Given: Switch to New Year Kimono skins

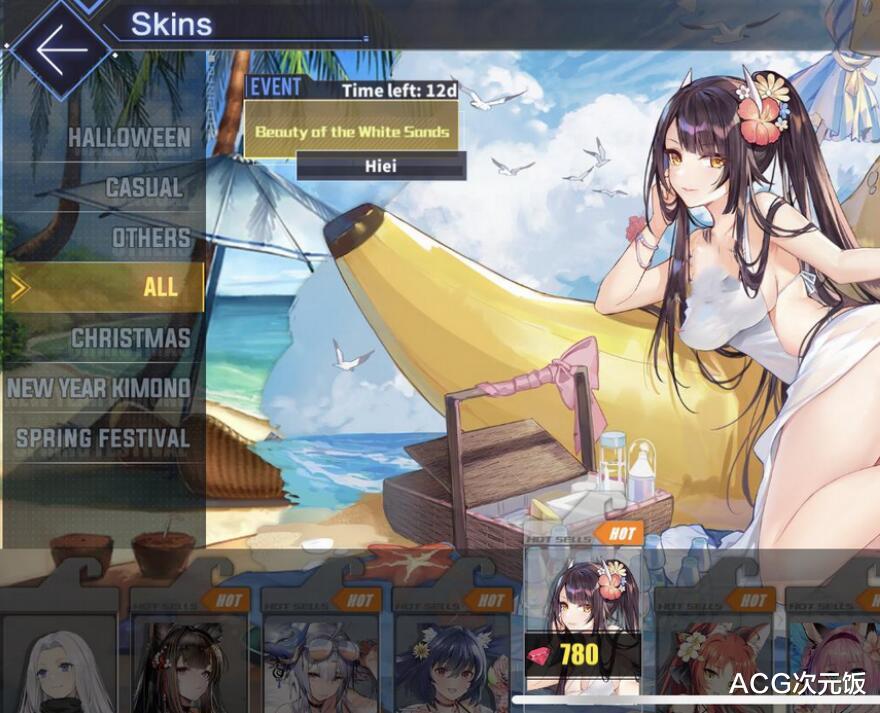Looking at the screenshot, I should 99,388.
